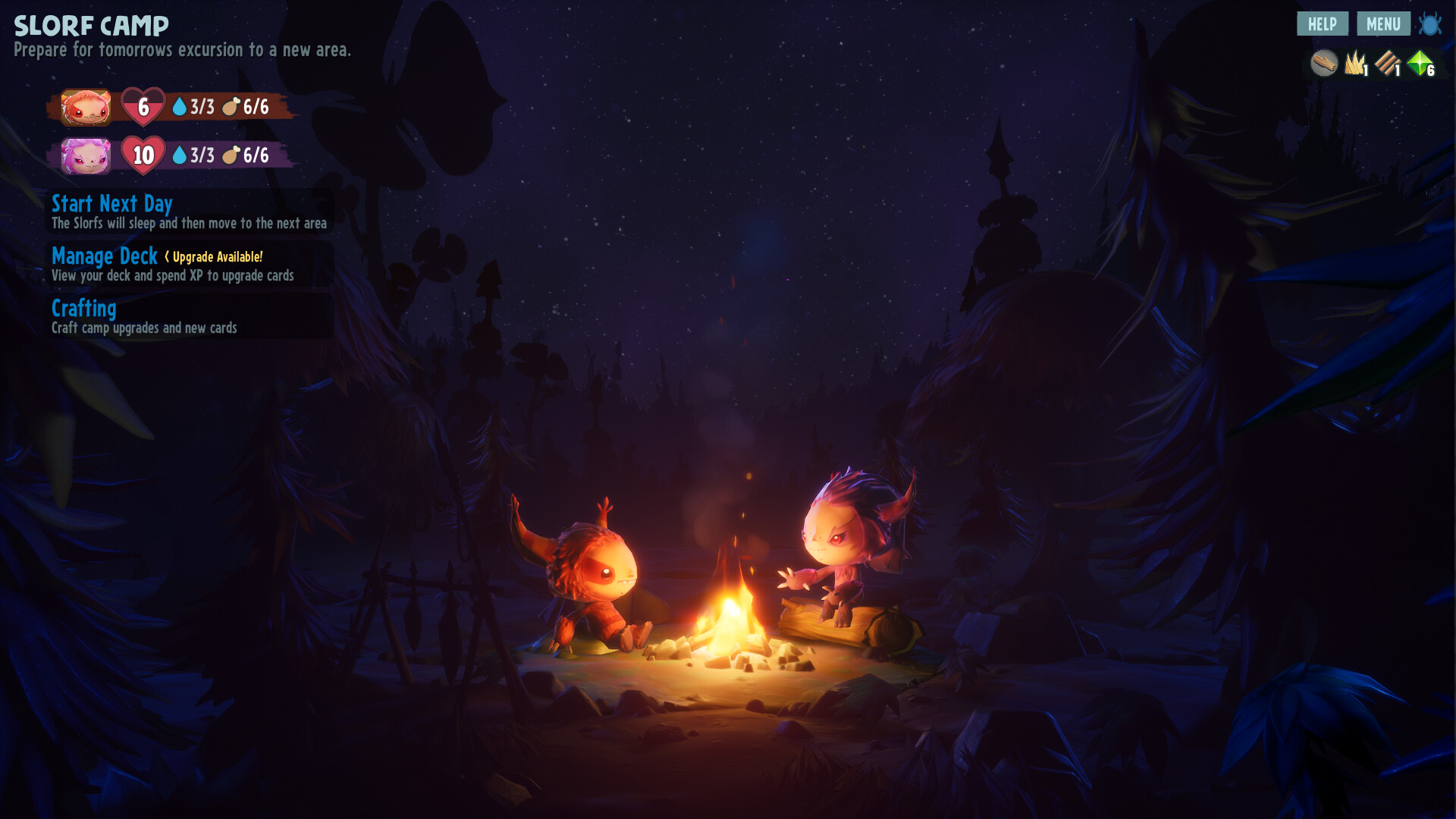Click the wooden sticks resource icon
This screenshot has width=1456, height=819.
click(1387, 63)
